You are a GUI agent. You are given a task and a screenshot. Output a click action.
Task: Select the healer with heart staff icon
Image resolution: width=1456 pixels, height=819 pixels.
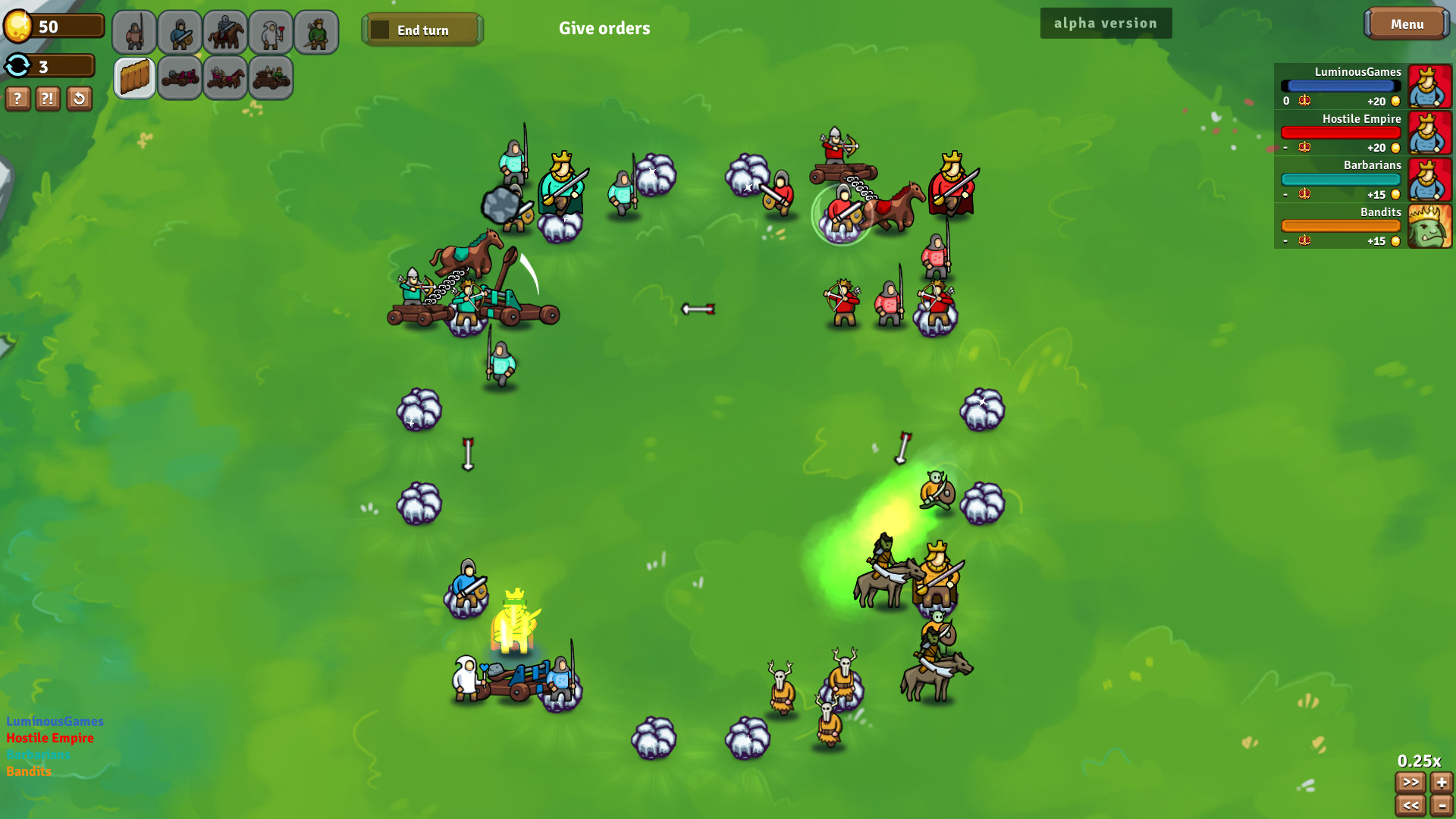coord(271,32)
